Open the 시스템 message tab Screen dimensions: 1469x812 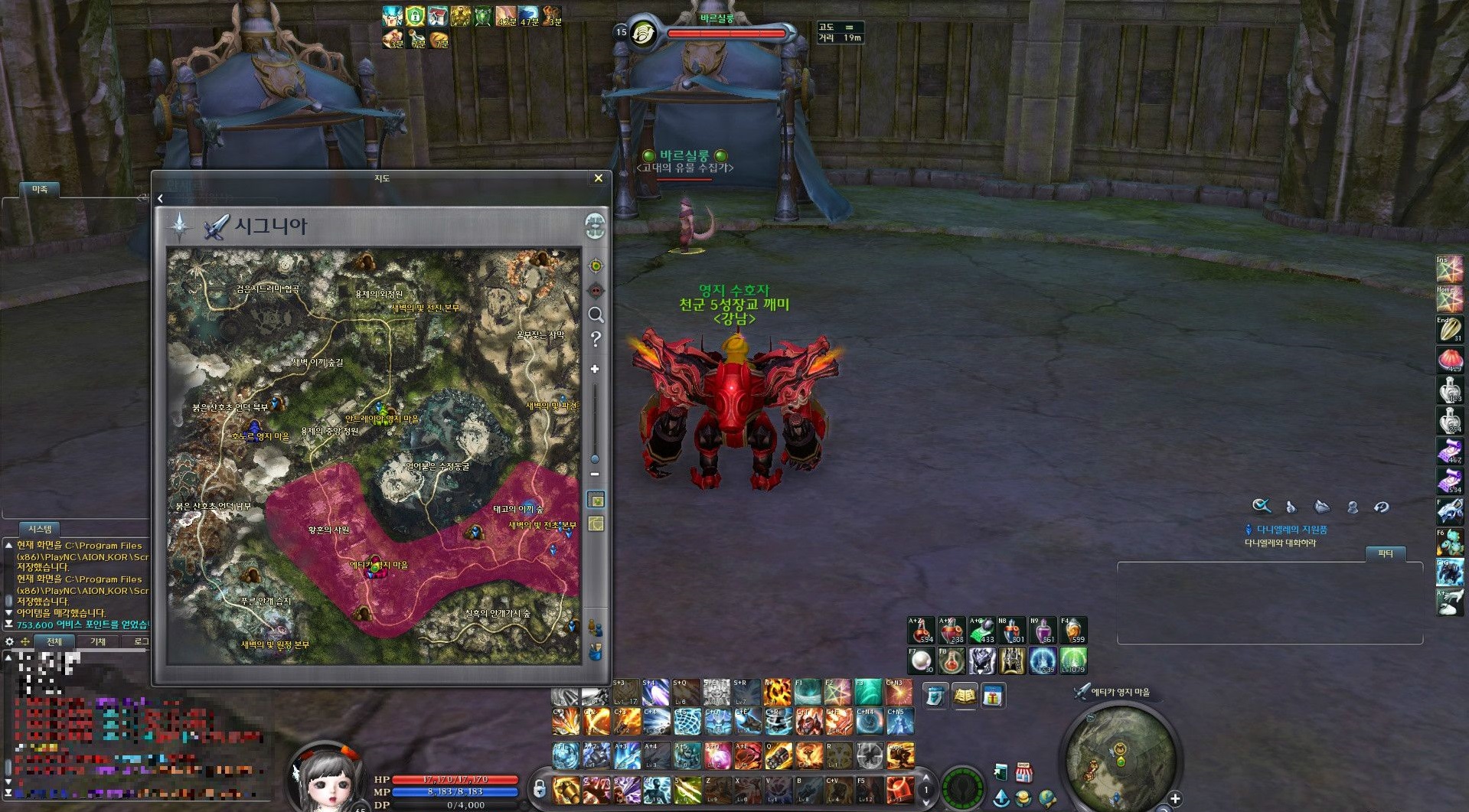[40, 529]
